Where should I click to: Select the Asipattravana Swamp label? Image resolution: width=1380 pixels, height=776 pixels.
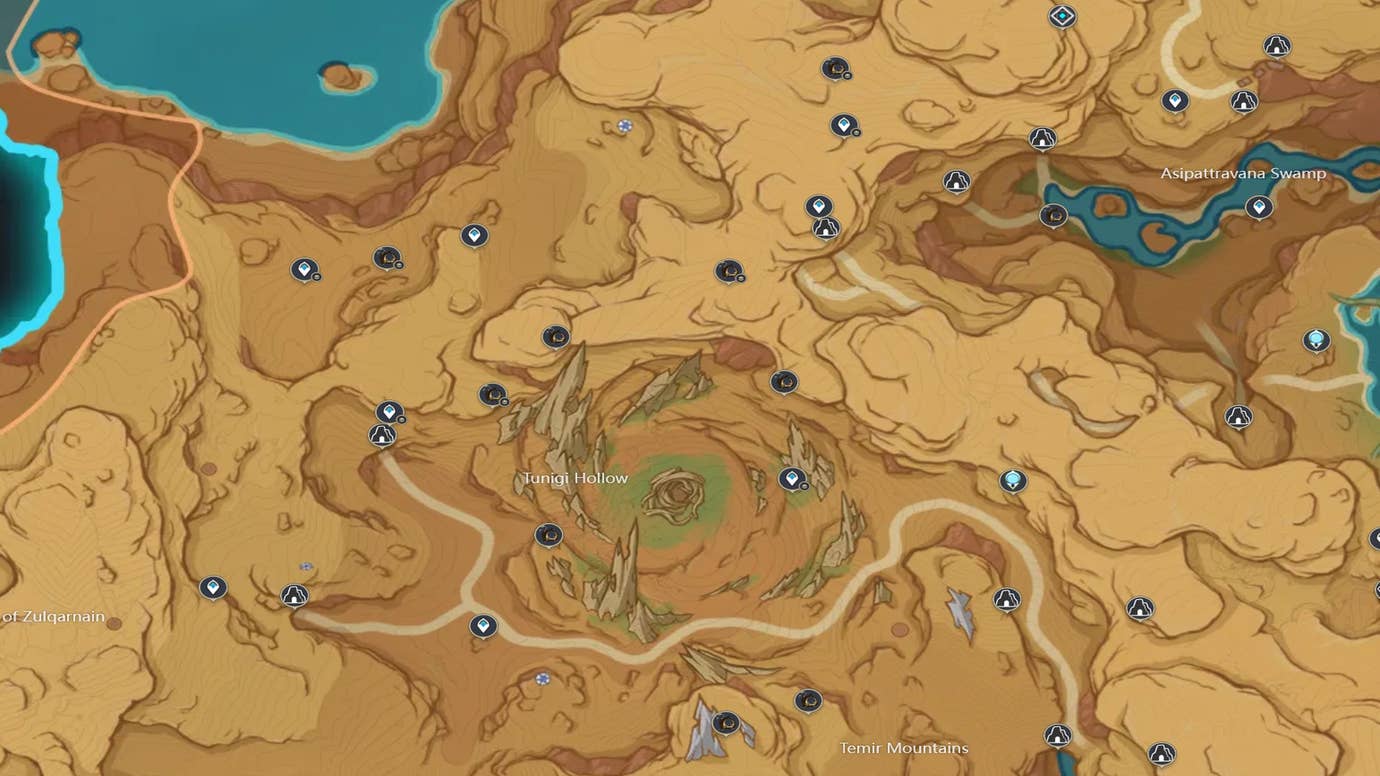1243,173
